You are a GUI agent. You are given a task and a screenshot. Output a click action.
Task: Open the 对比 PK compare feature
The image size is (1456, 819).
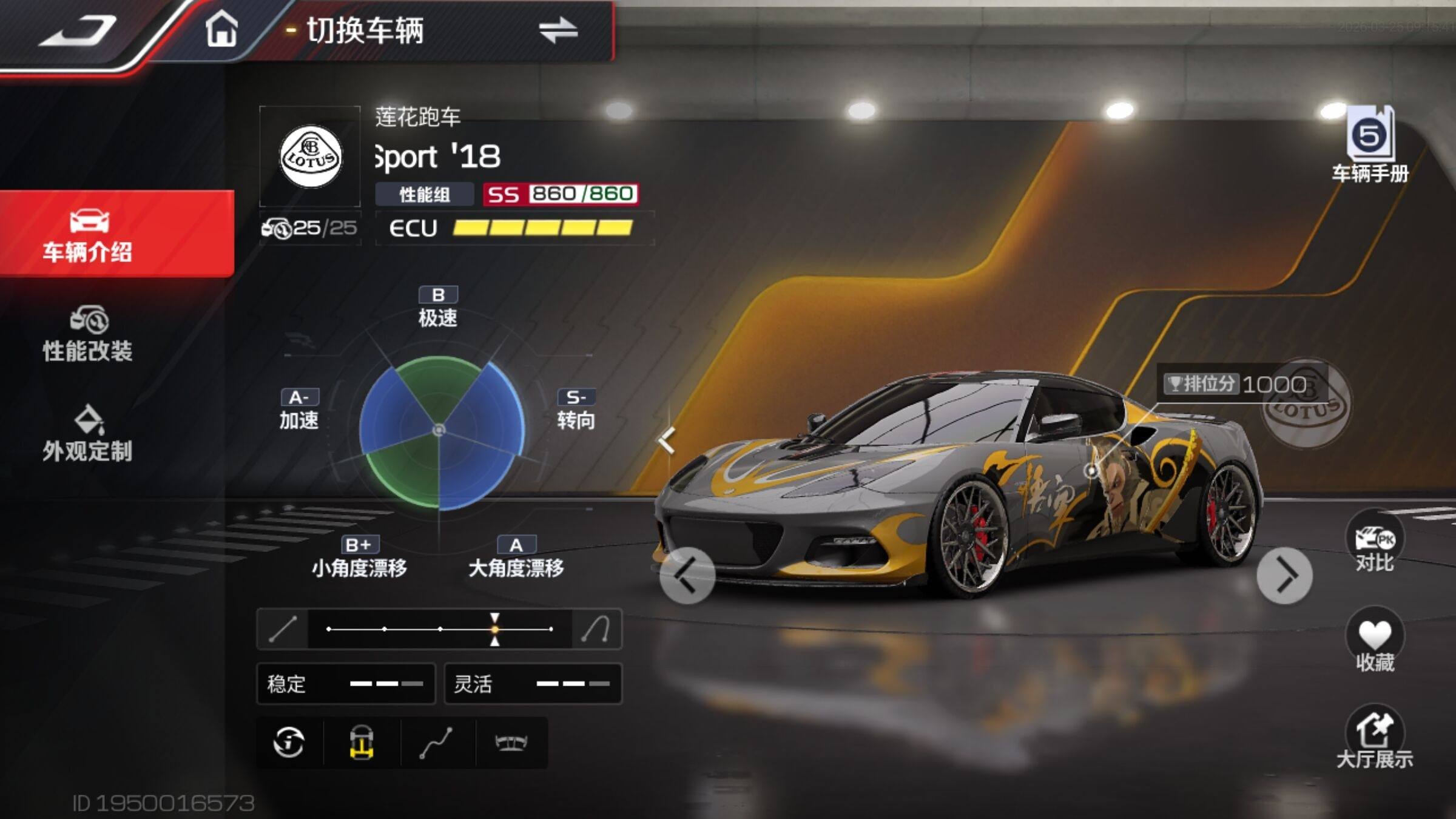tap(1374, 547)
